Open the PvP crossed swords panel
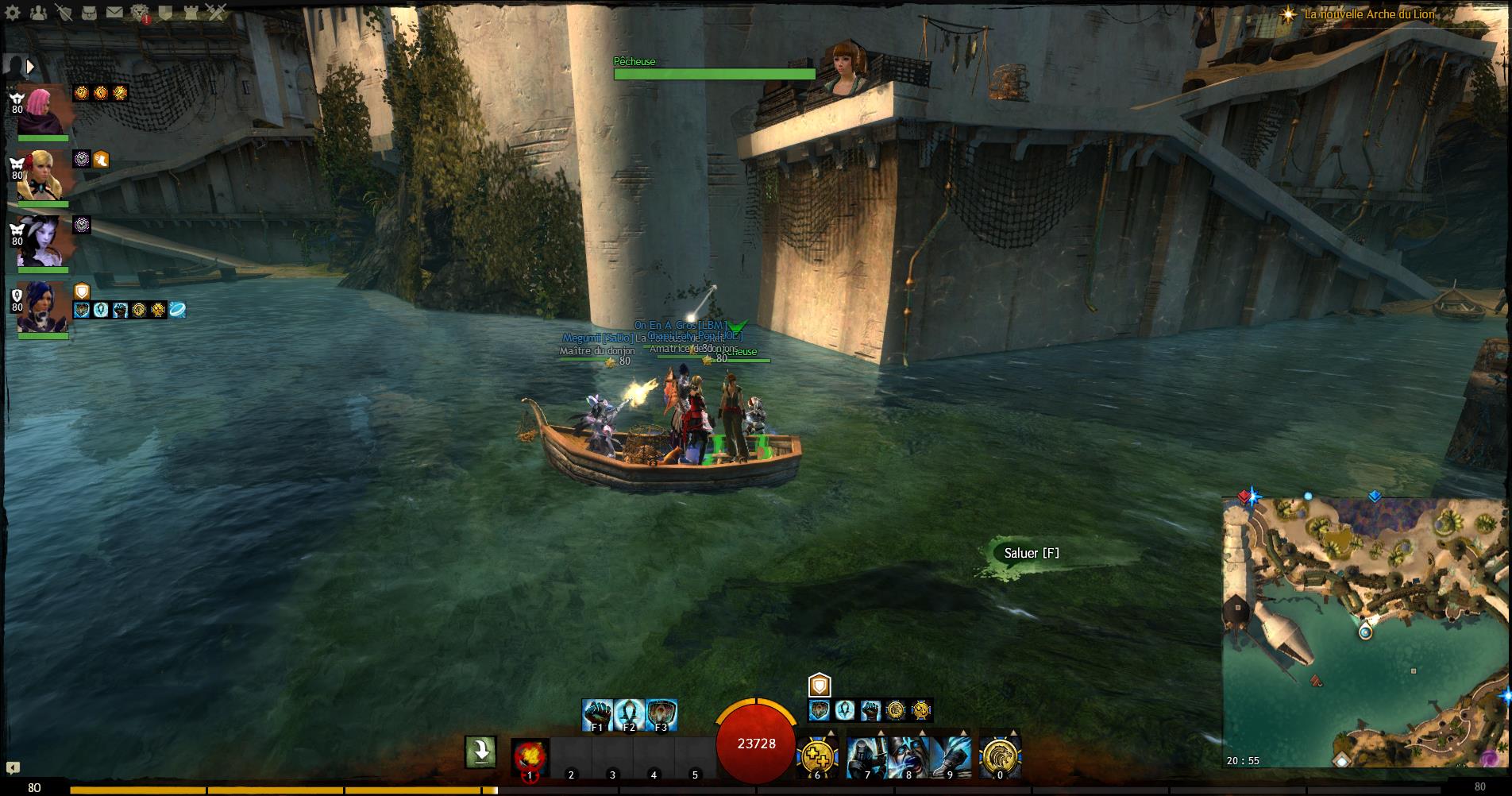Viewport: 1512px width, 796px height. click(216, 12)
